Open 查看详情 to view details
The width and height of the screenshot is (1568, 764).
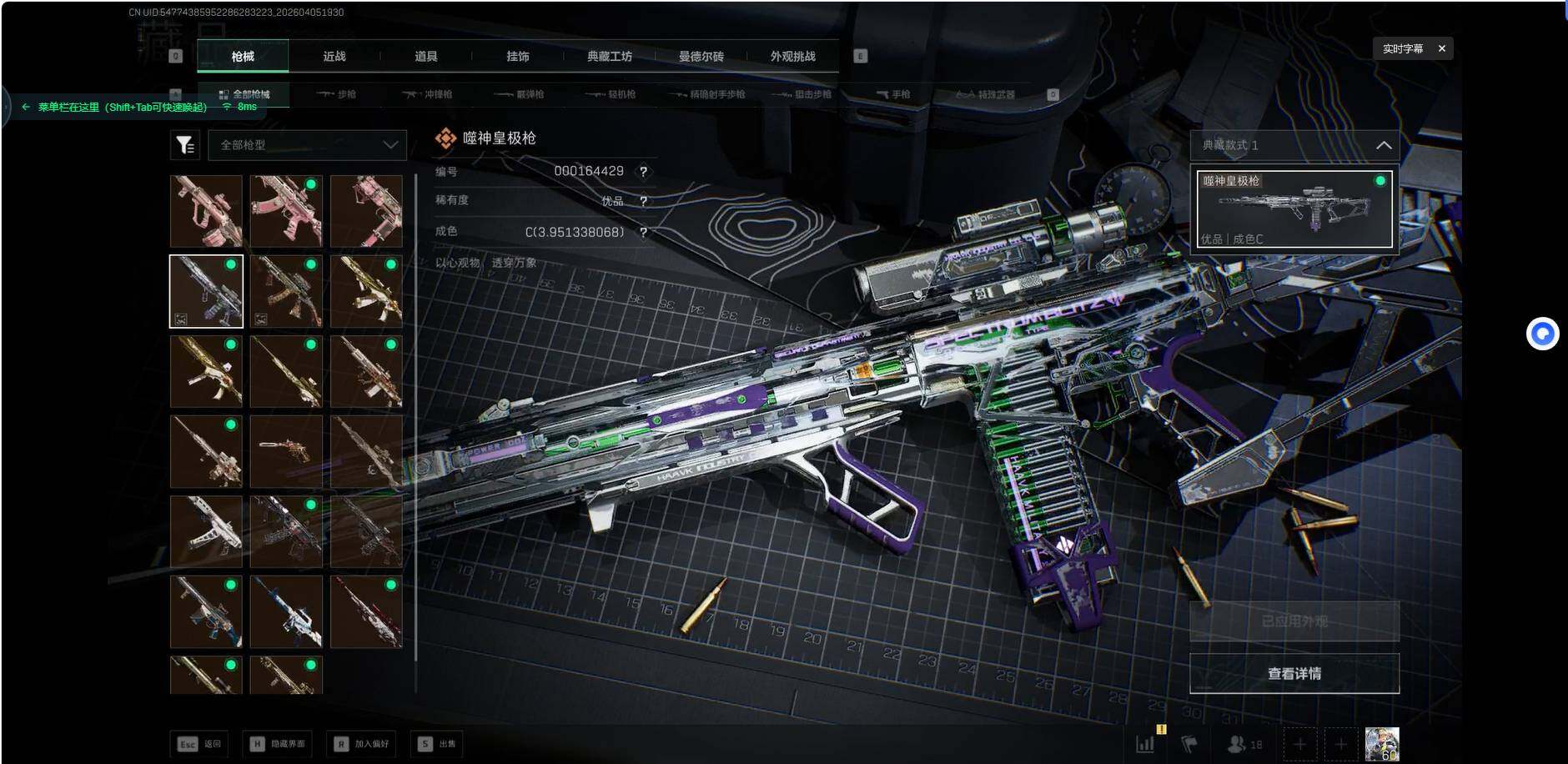coord(1294,673)
